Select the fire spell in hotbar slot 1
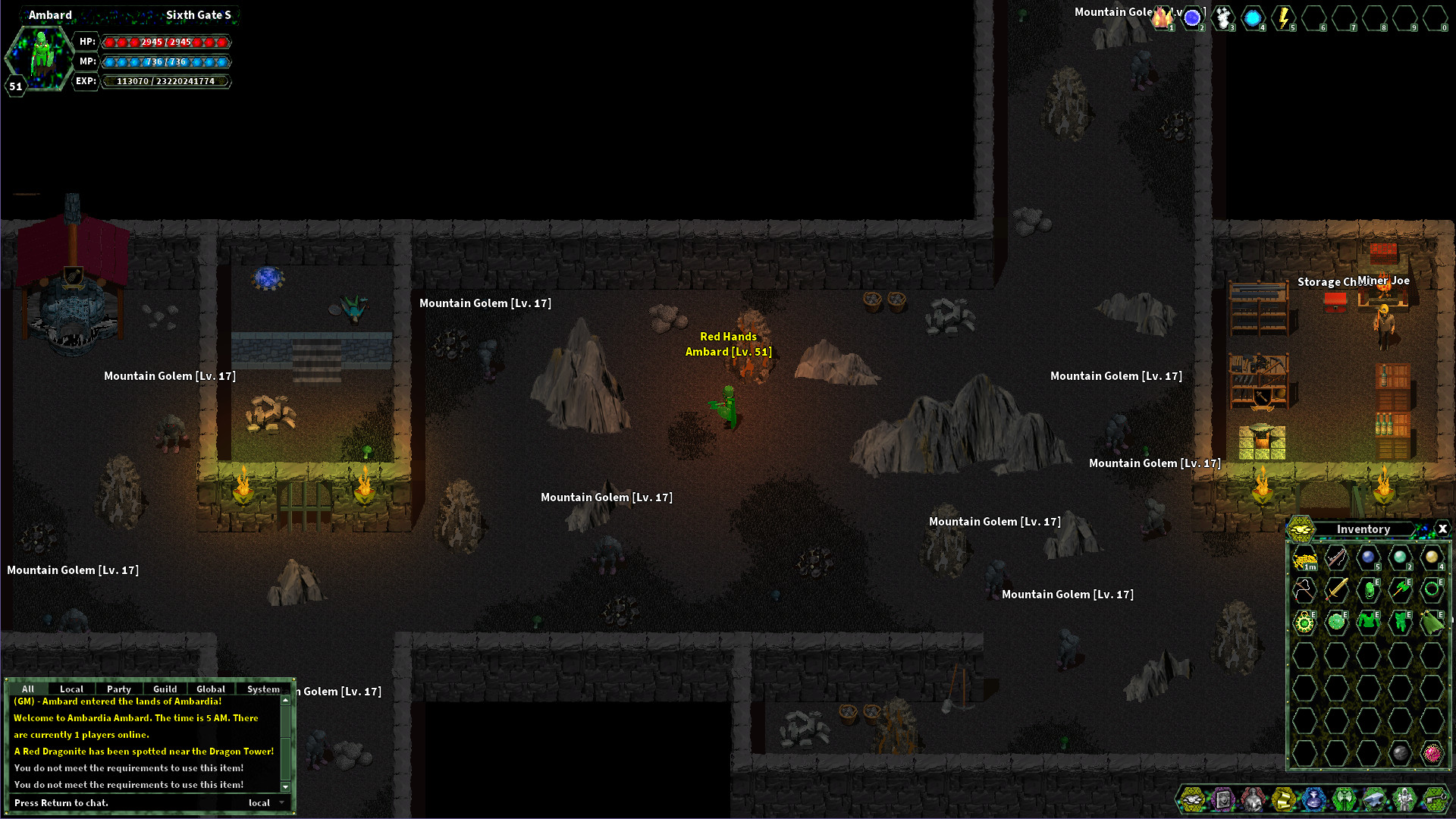 (1163, 17)
